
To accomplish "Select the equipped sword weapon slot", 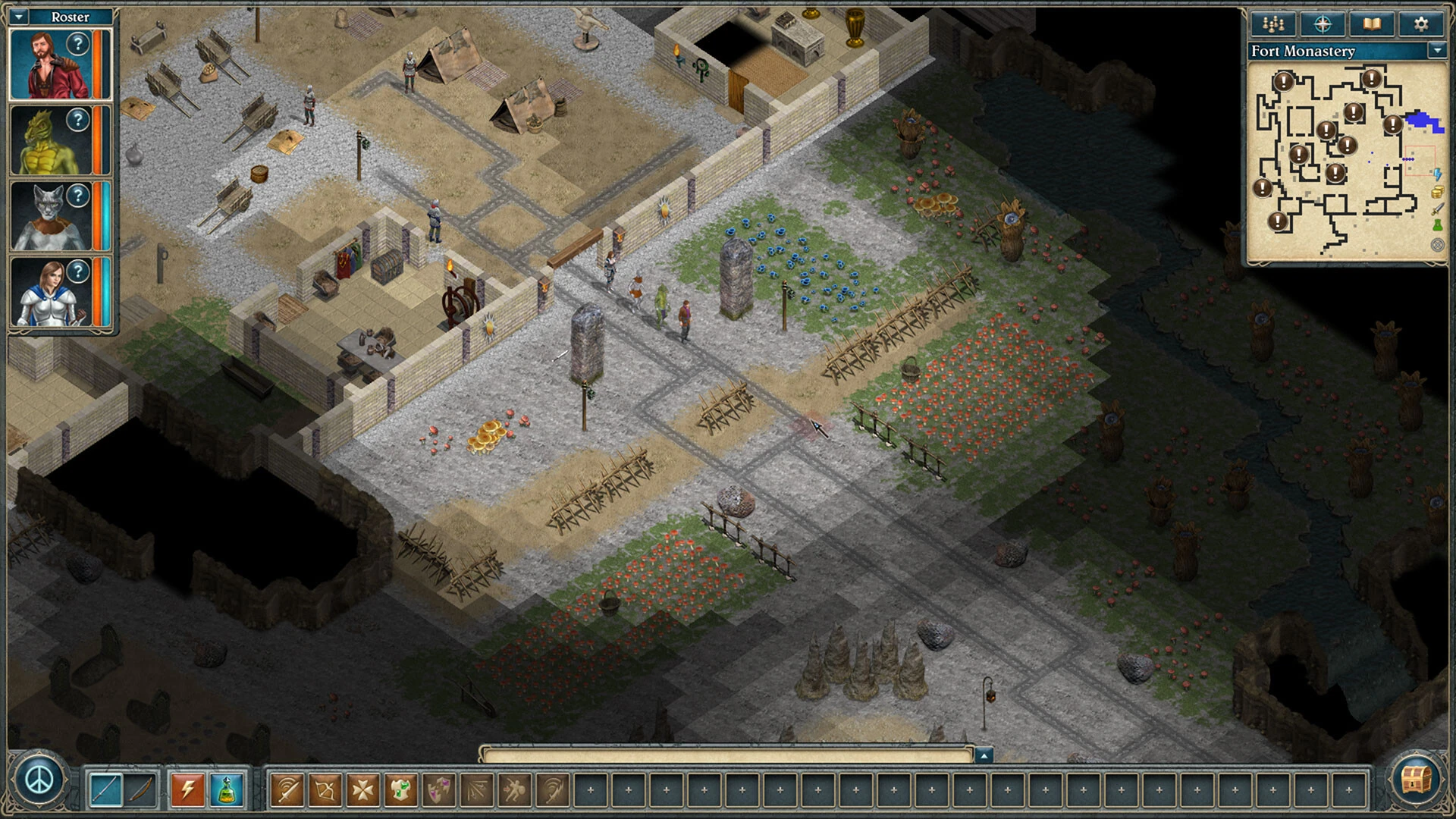I will pos(105,789).
